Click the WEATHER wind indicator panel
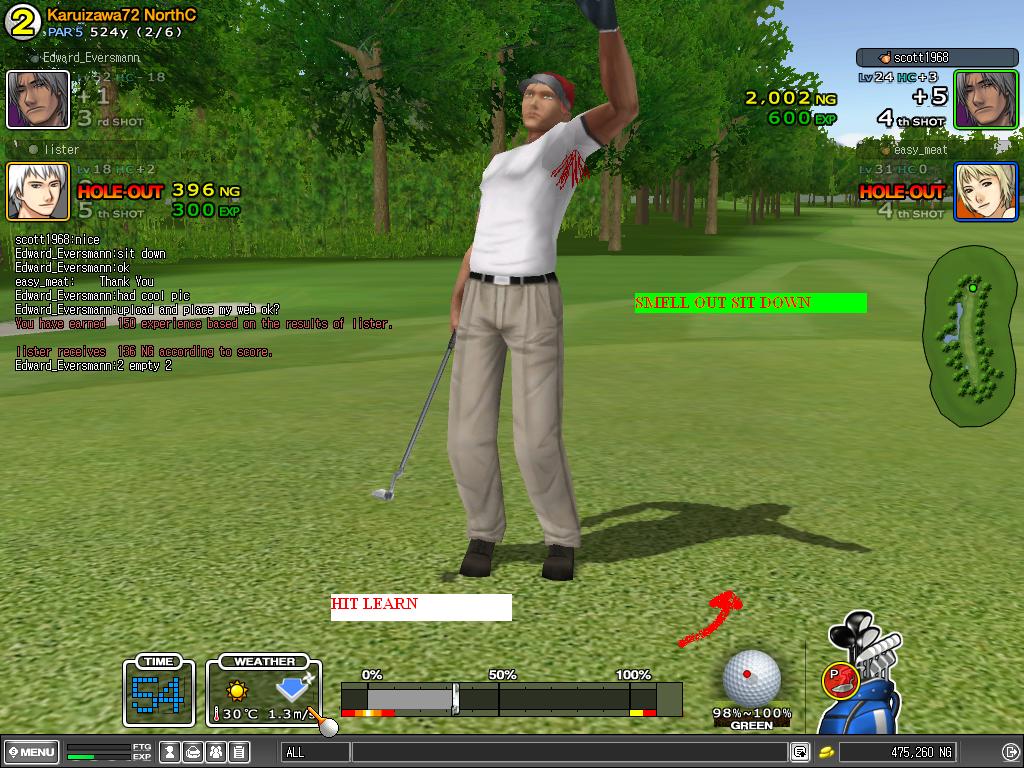Screen dimensions: 1024x768 pos(264,690)
